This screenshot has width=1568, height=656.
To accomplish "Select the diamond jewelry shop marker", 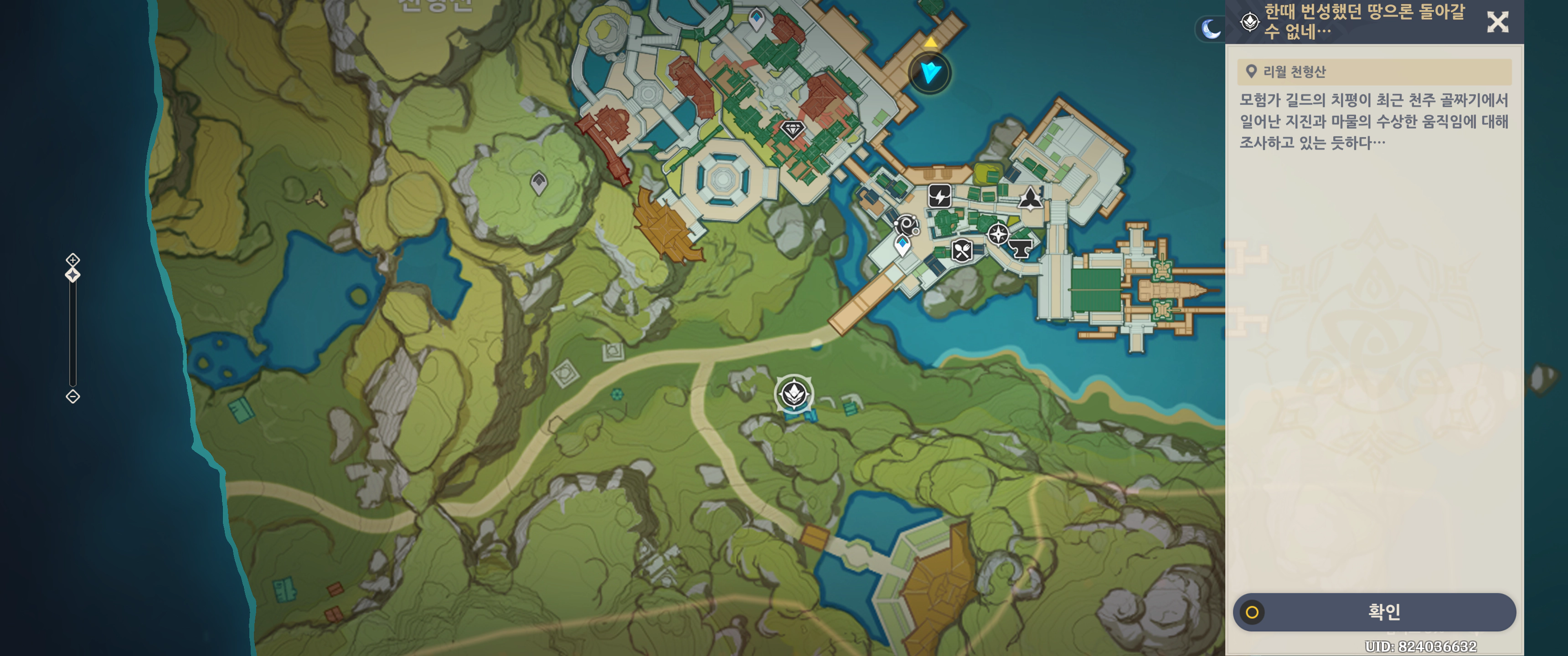I will click(792, 130).
